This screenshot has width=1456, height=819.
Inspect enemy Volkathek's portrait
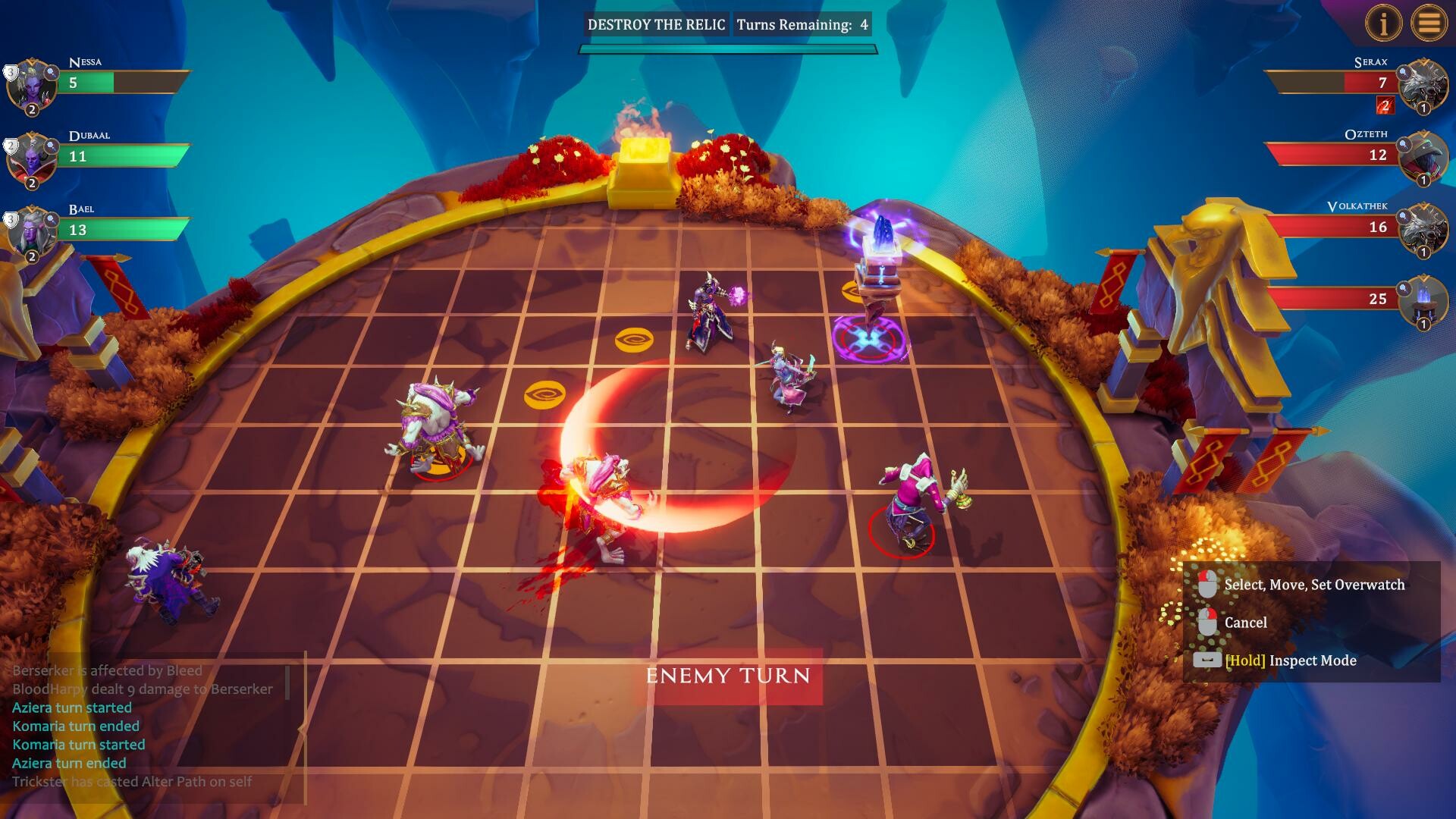click(x=1423, y=229)
